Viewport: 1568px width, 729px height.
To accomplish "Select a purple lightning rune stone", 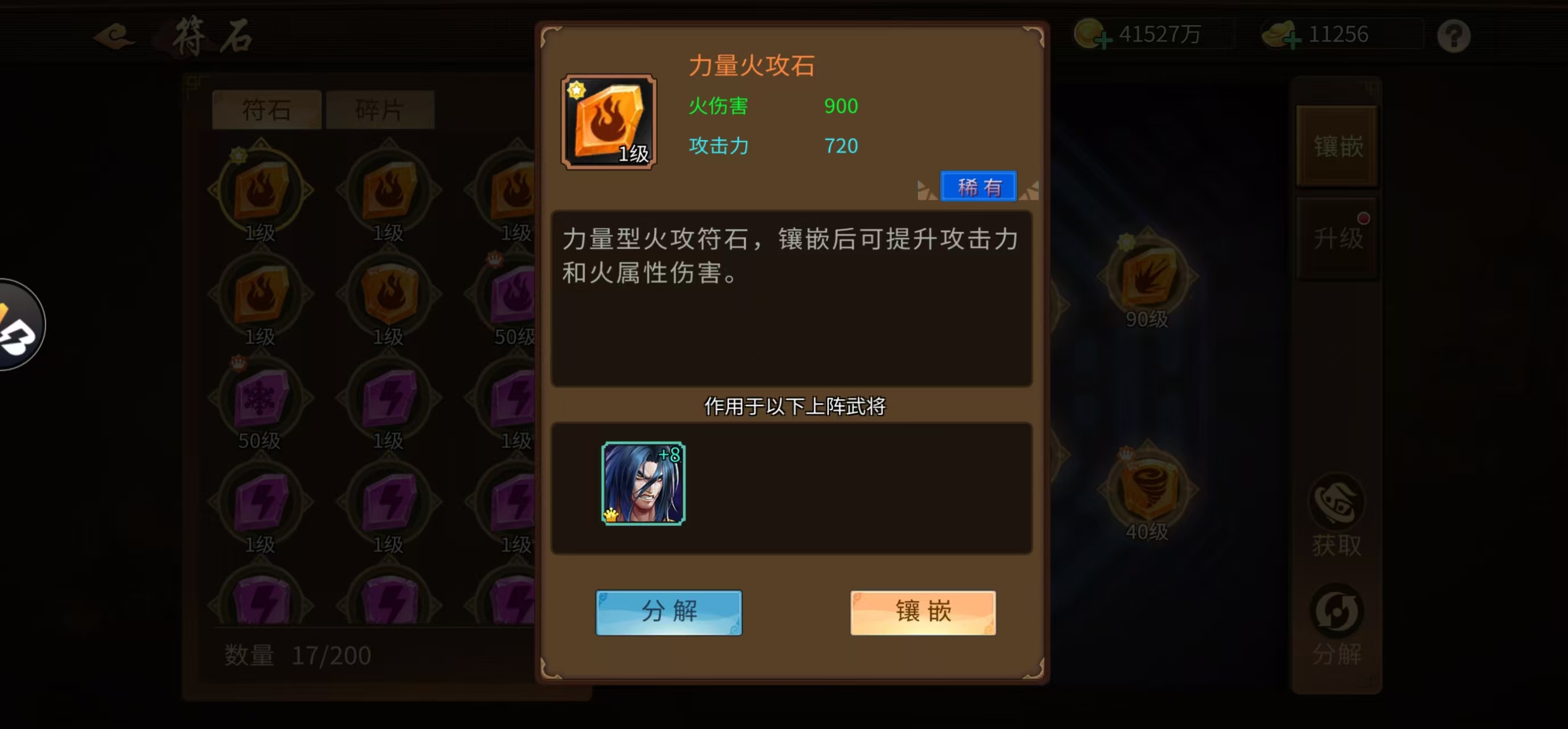I will pos(389,399).
